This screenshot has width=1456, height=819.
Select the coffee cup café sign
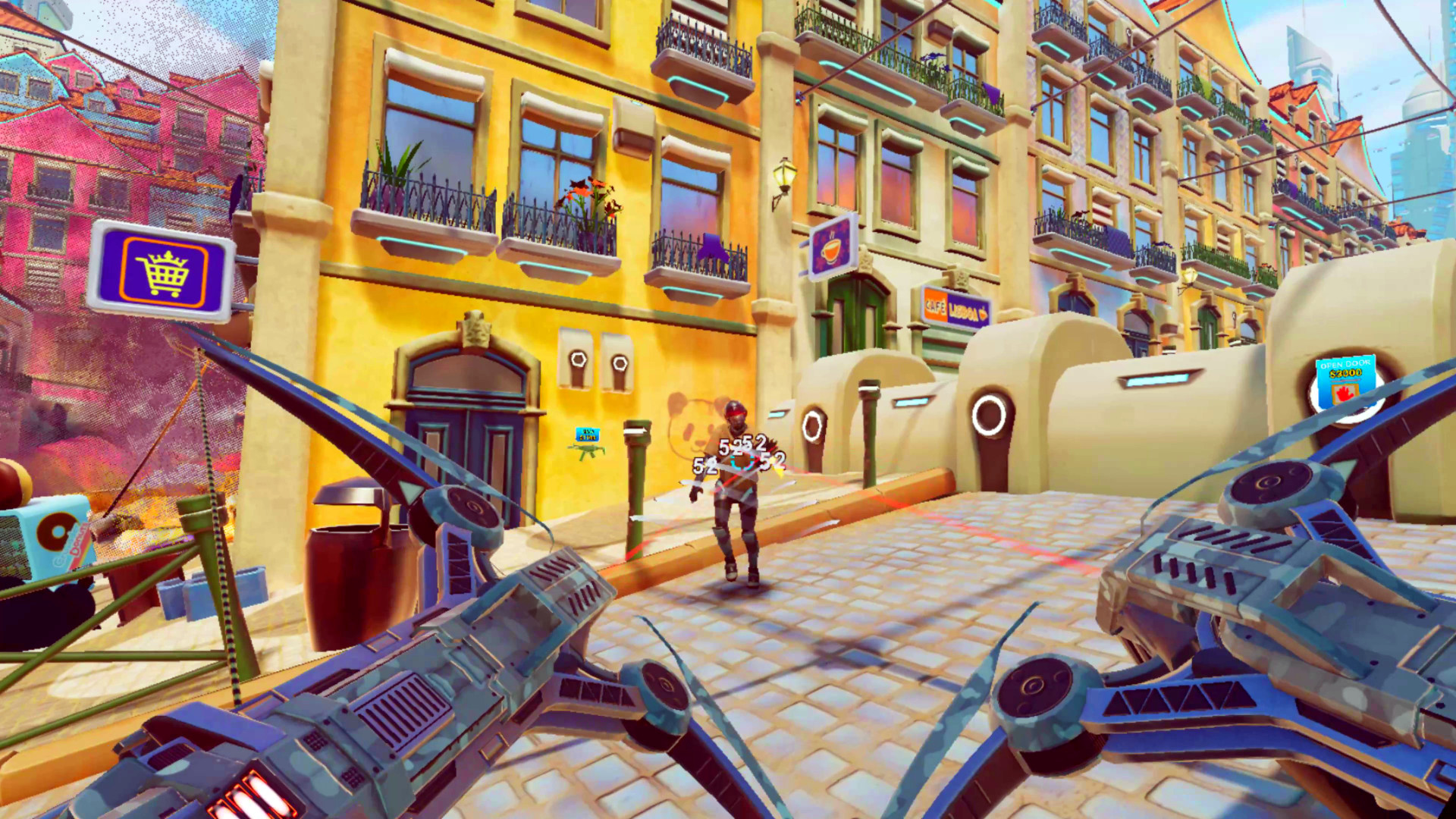[x=829, y=247]
